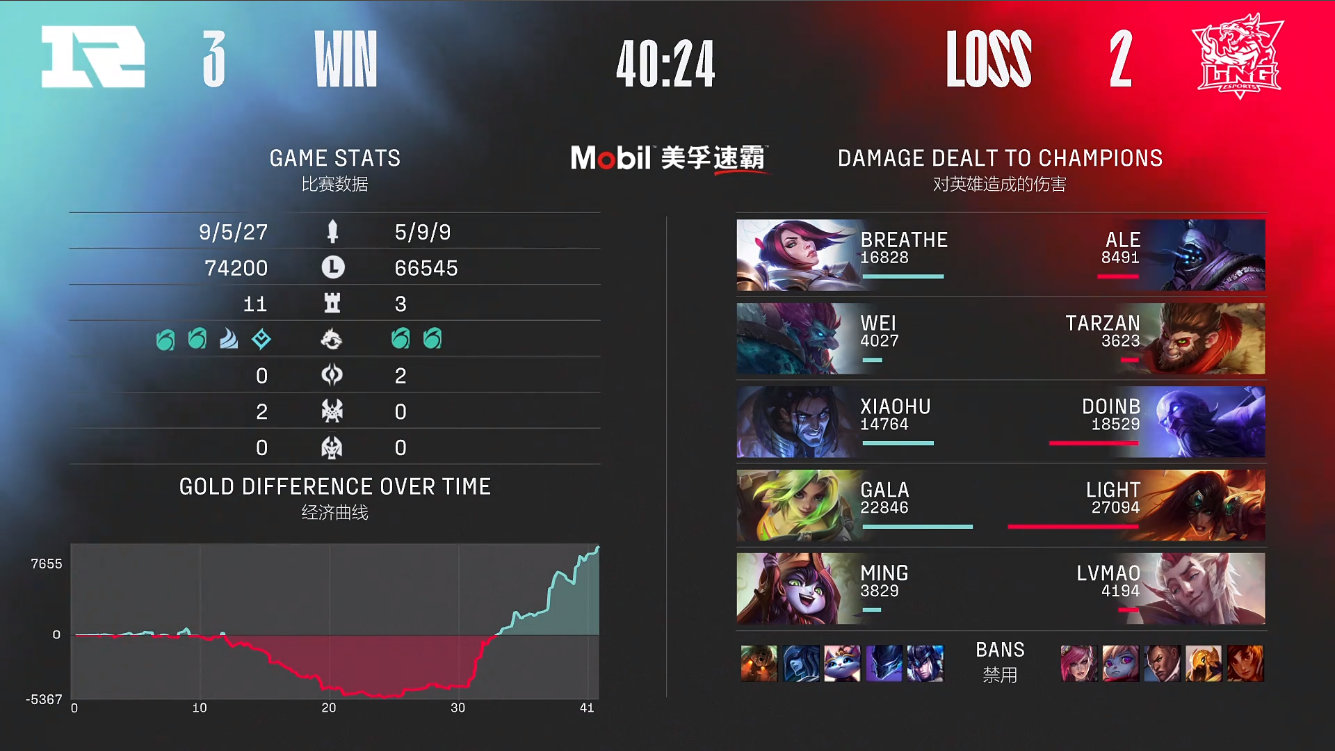Click the Baron Nashor stat icon
The width and height of the screenshot is (1335, 751).
coord(335,410)
